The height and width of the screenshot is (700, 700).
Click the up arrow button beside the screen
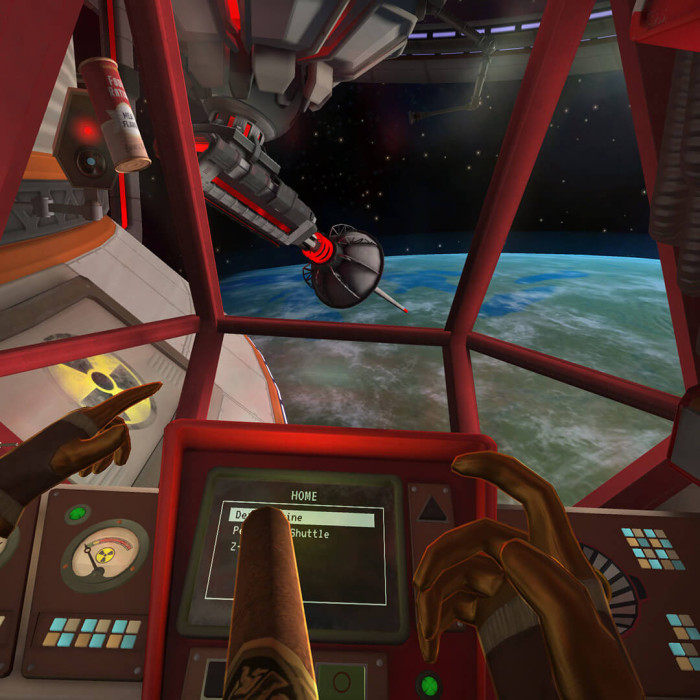pyautogui.click(x=431, y=509)
